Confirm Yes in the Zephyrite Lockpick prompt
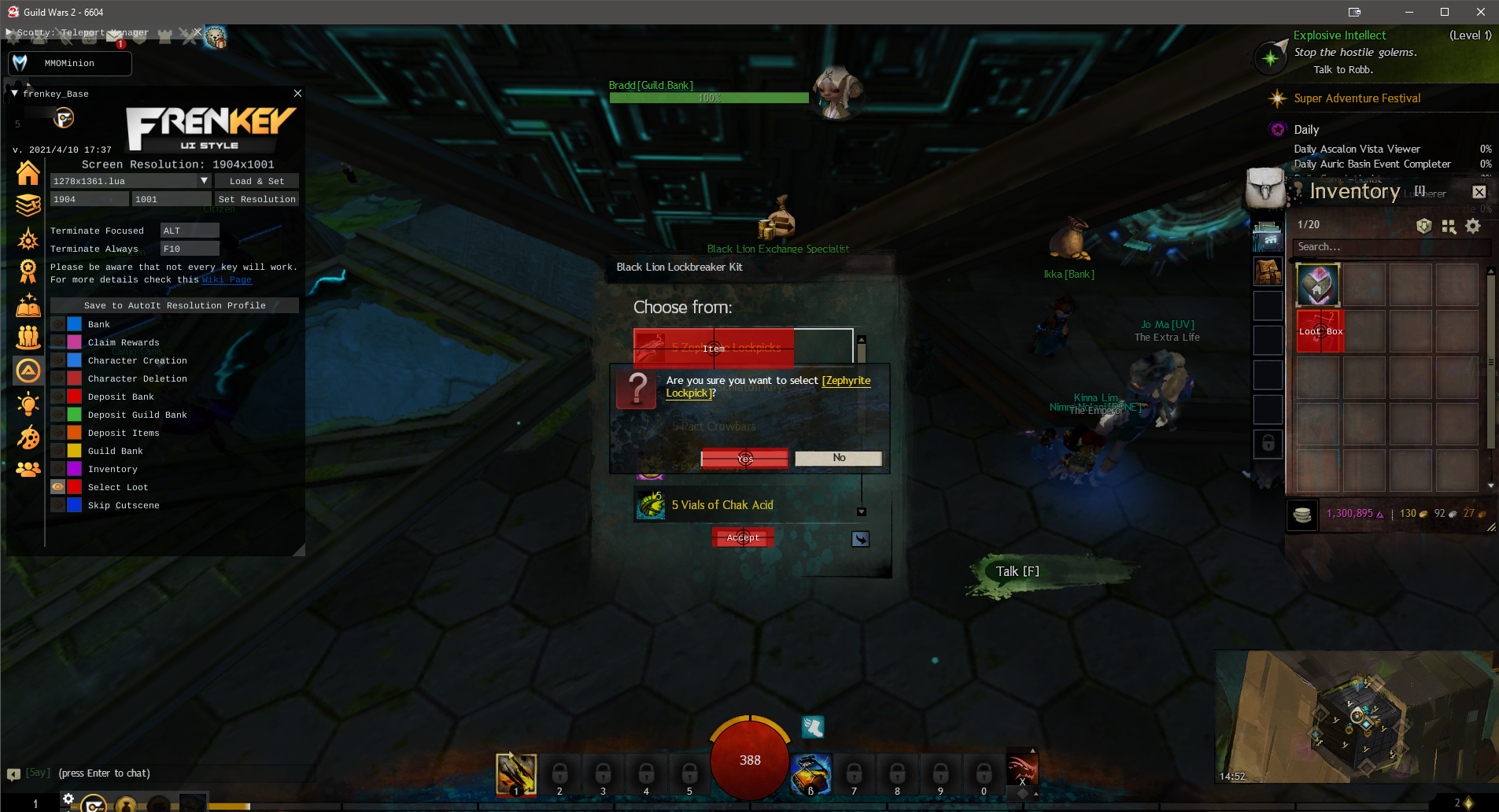The height and width of the screenshot is (812, 1499). [744, 458]
